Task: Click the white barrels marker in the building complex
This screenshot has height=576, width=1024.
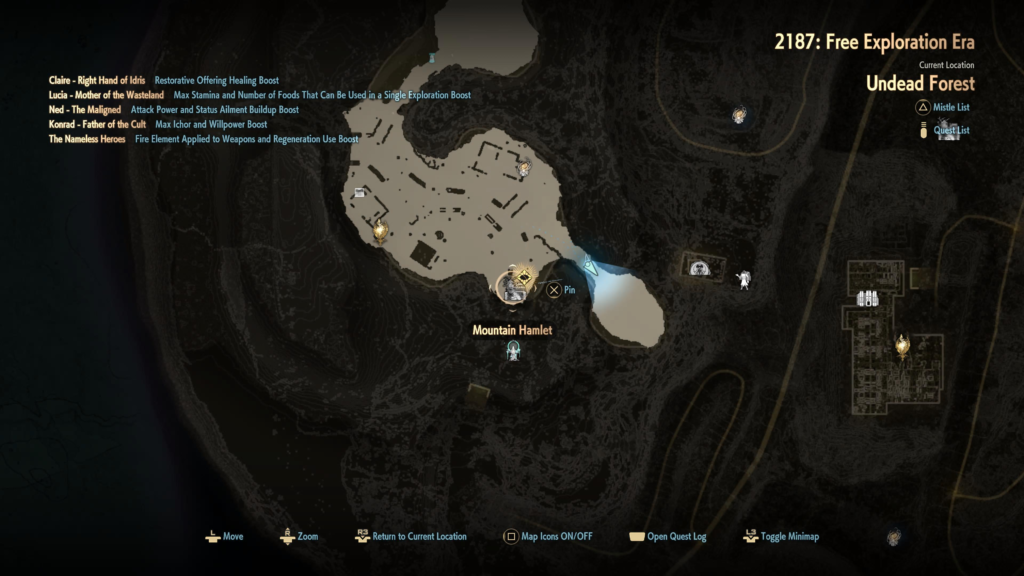Action: (x=867, y=298)
